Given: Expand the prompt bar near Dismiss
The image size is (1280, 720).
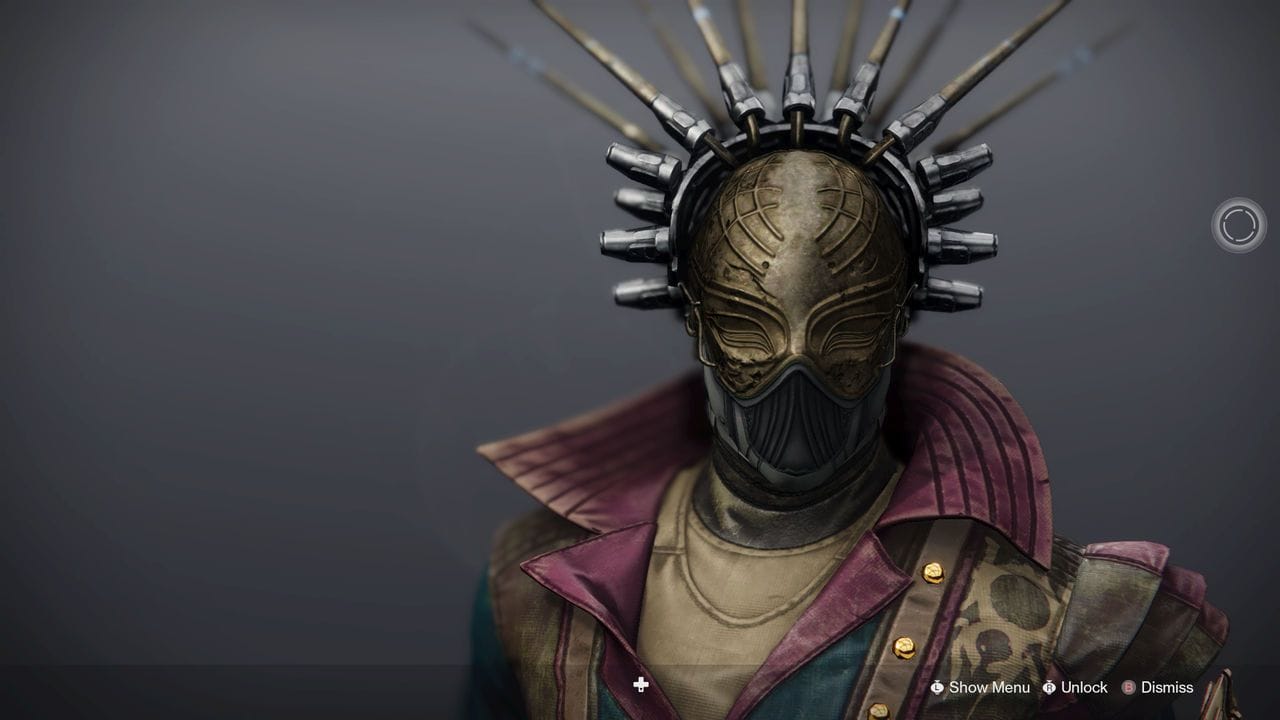Looking at the screenshot, I should coord(1168,688).
